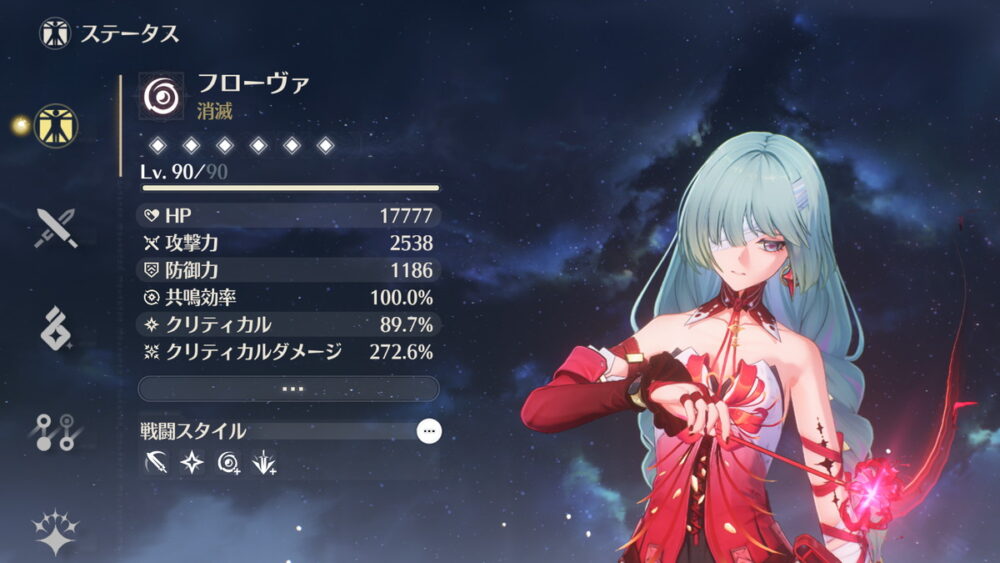Select the クリティカルダメージ stat row
Viewport: 1000px width, 563px height.
tap(289, 351)
